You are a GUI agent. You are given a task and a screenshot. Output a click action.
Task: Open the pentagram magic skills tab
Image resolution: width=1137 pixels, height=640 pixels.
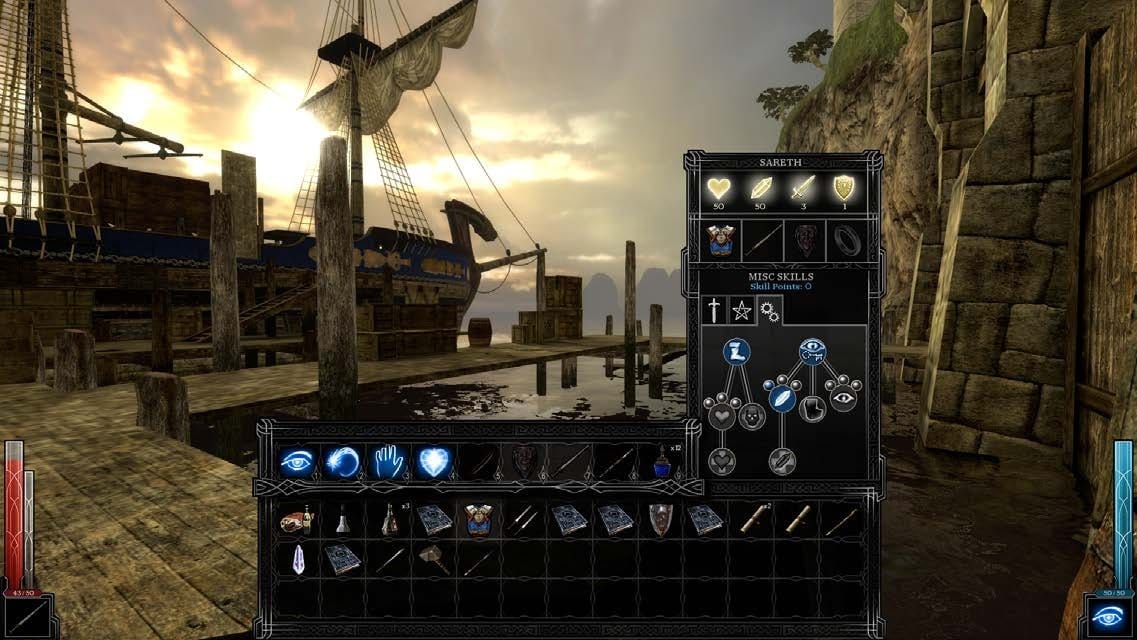click(x=741, y=310)
